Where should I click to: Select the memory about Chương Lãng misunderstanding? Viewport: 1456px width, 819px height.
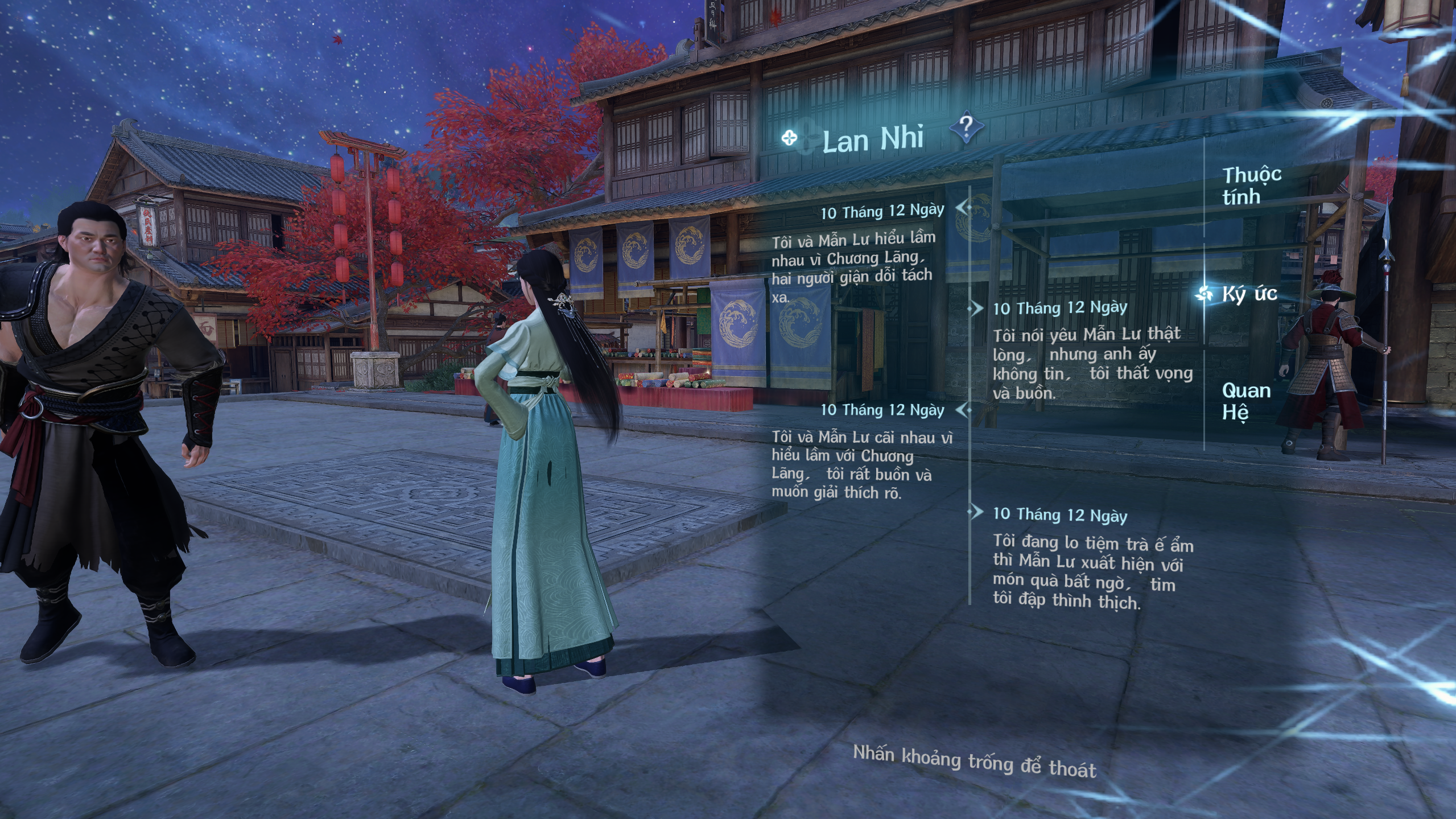[852, 266]
